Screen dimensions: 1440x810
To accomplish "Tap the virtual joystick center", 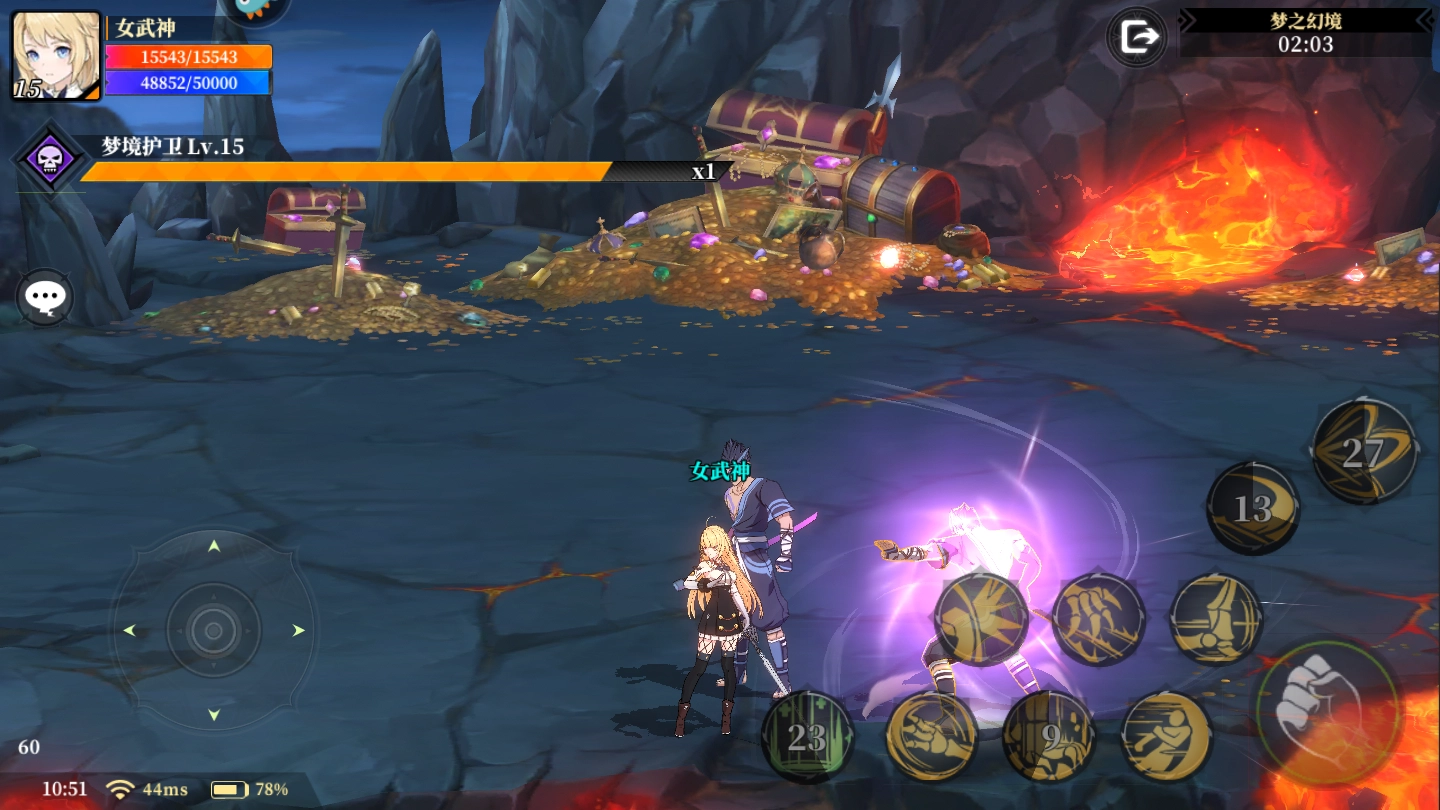I will [x=213, y=631].
